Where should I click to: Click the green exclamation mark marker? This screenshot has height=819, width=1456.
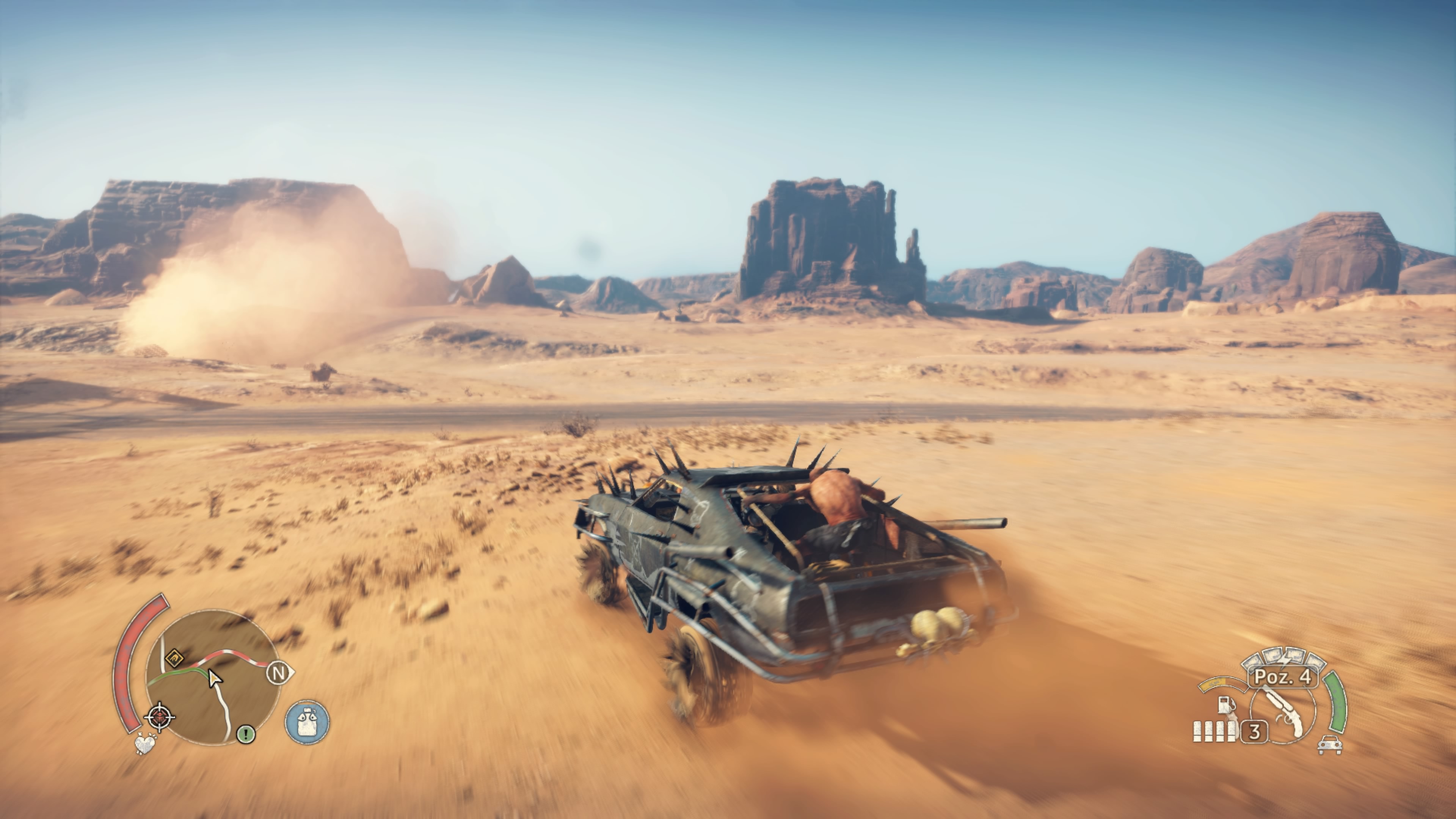pyautogui.click(x=245, y=734)
